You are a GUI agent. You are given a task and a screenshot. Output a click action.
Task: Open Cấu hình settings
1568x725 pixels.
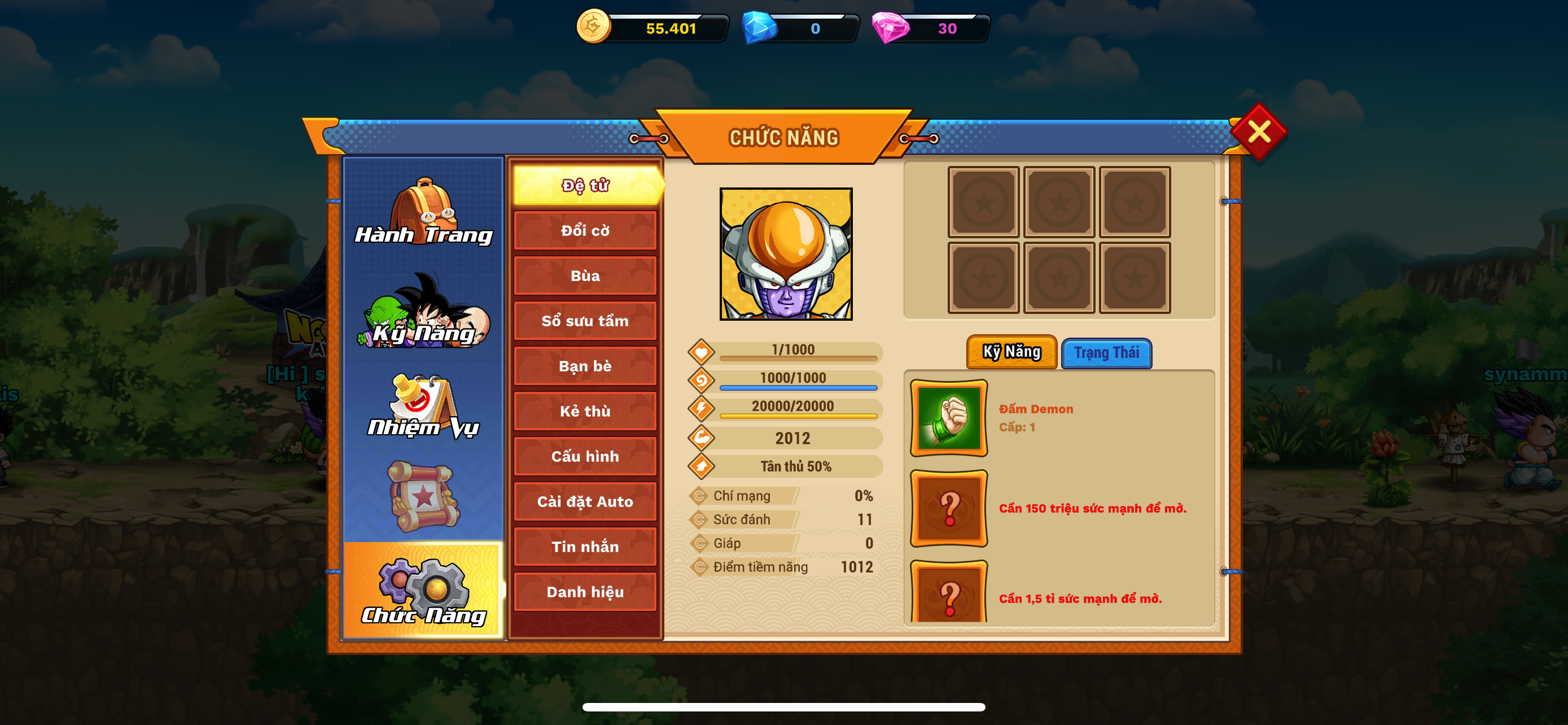tap(585, 456)
